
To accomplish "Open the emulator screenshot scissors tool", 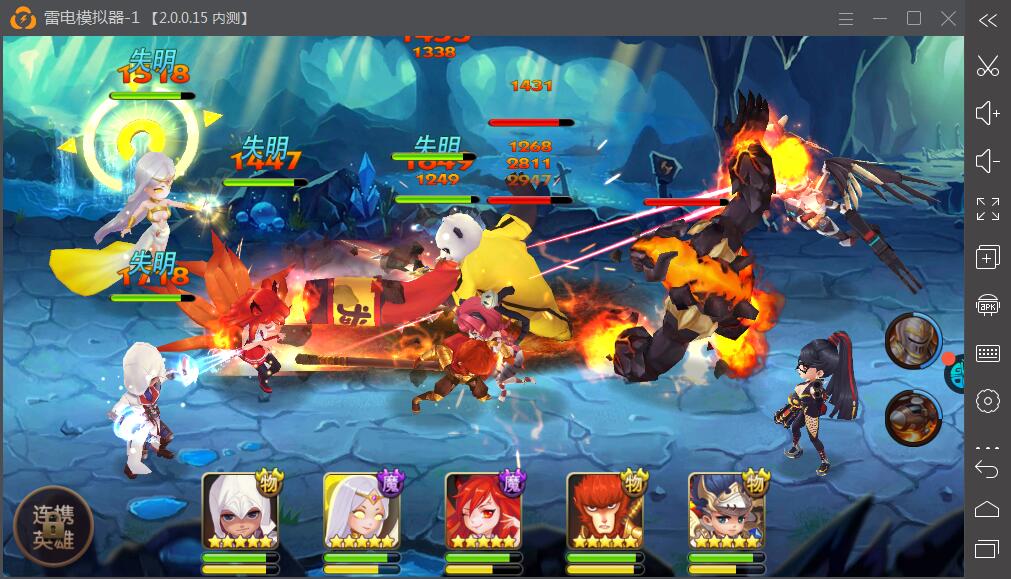I will tap(987, 67).
